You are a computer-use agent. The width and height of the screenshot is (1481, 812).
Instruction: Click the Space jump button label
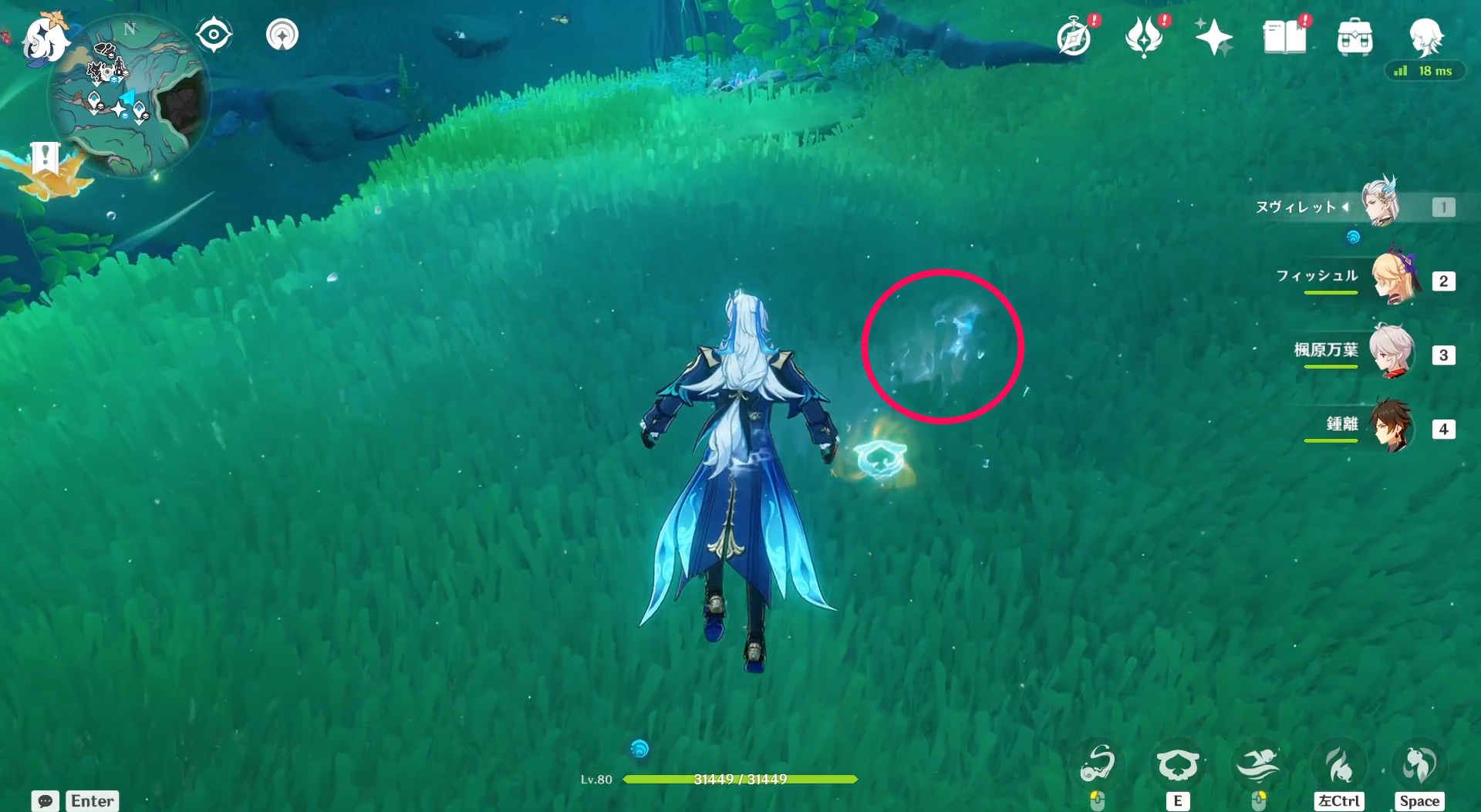(1419, 800)
